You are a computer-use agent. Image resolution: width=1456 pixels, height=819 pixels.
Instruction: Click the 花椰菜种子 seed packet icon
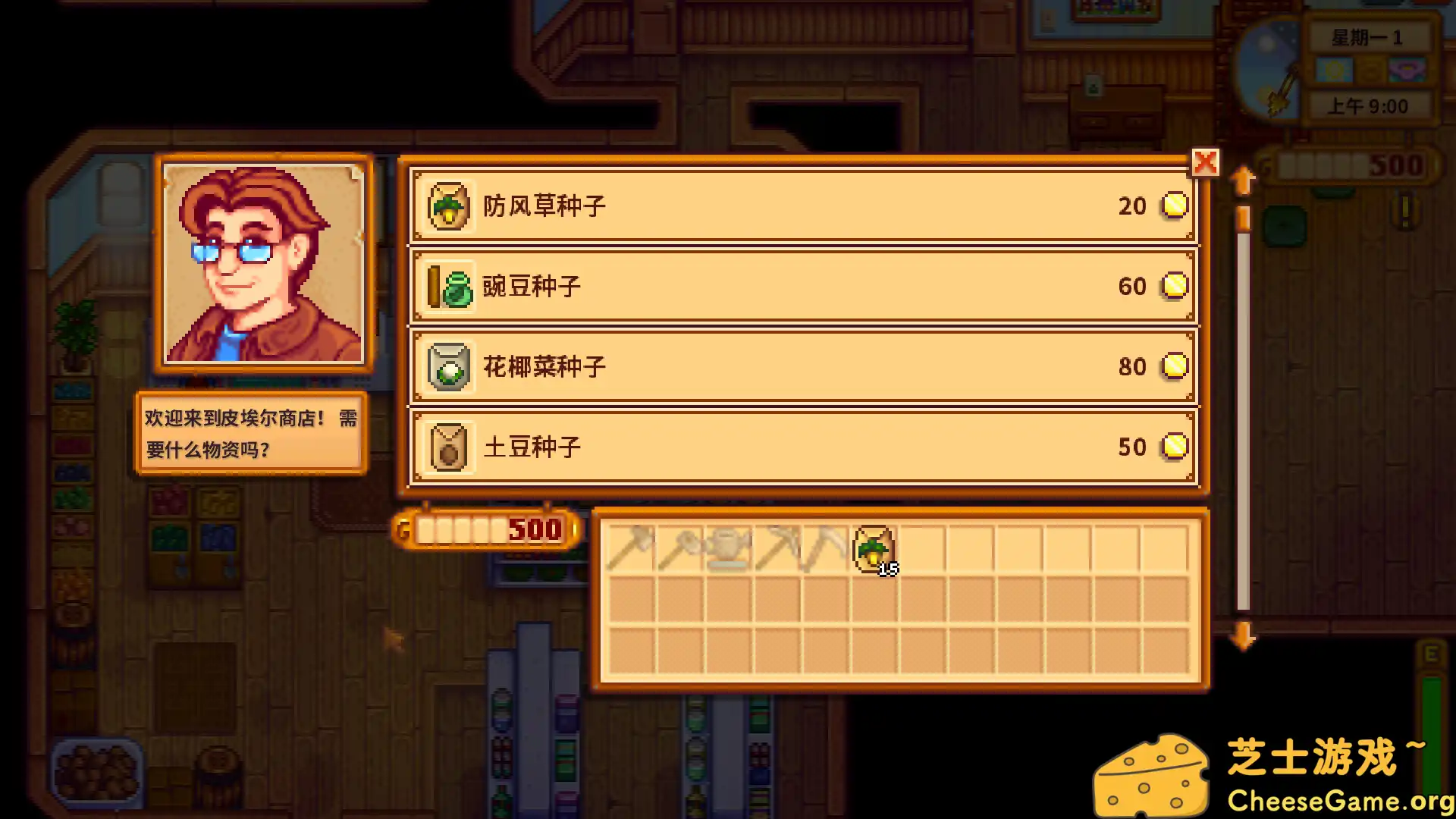[x=447, y=366]
